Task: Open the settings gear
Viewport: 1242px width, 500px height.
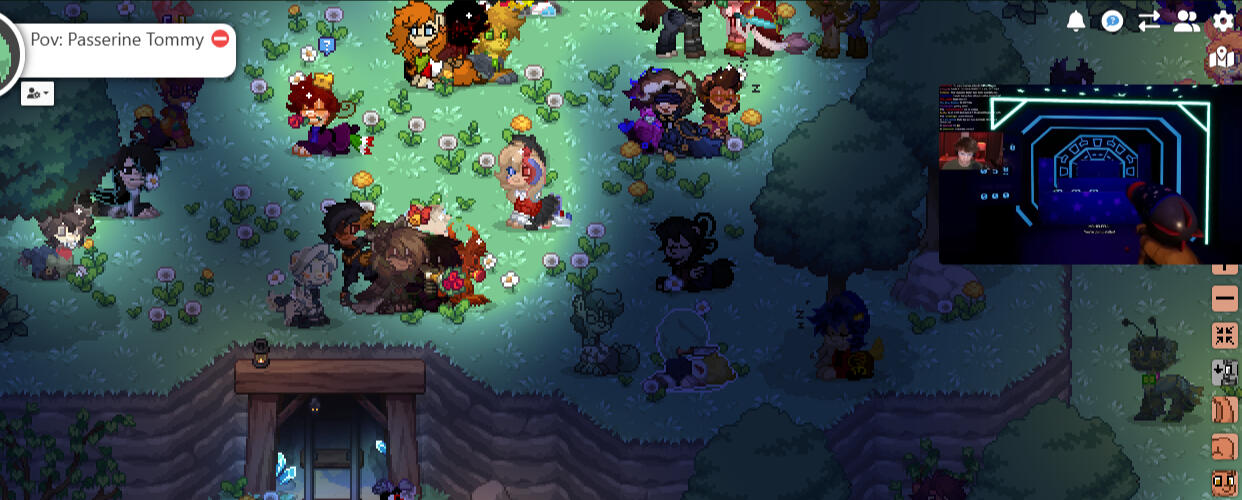Action: coord(1223,21)
